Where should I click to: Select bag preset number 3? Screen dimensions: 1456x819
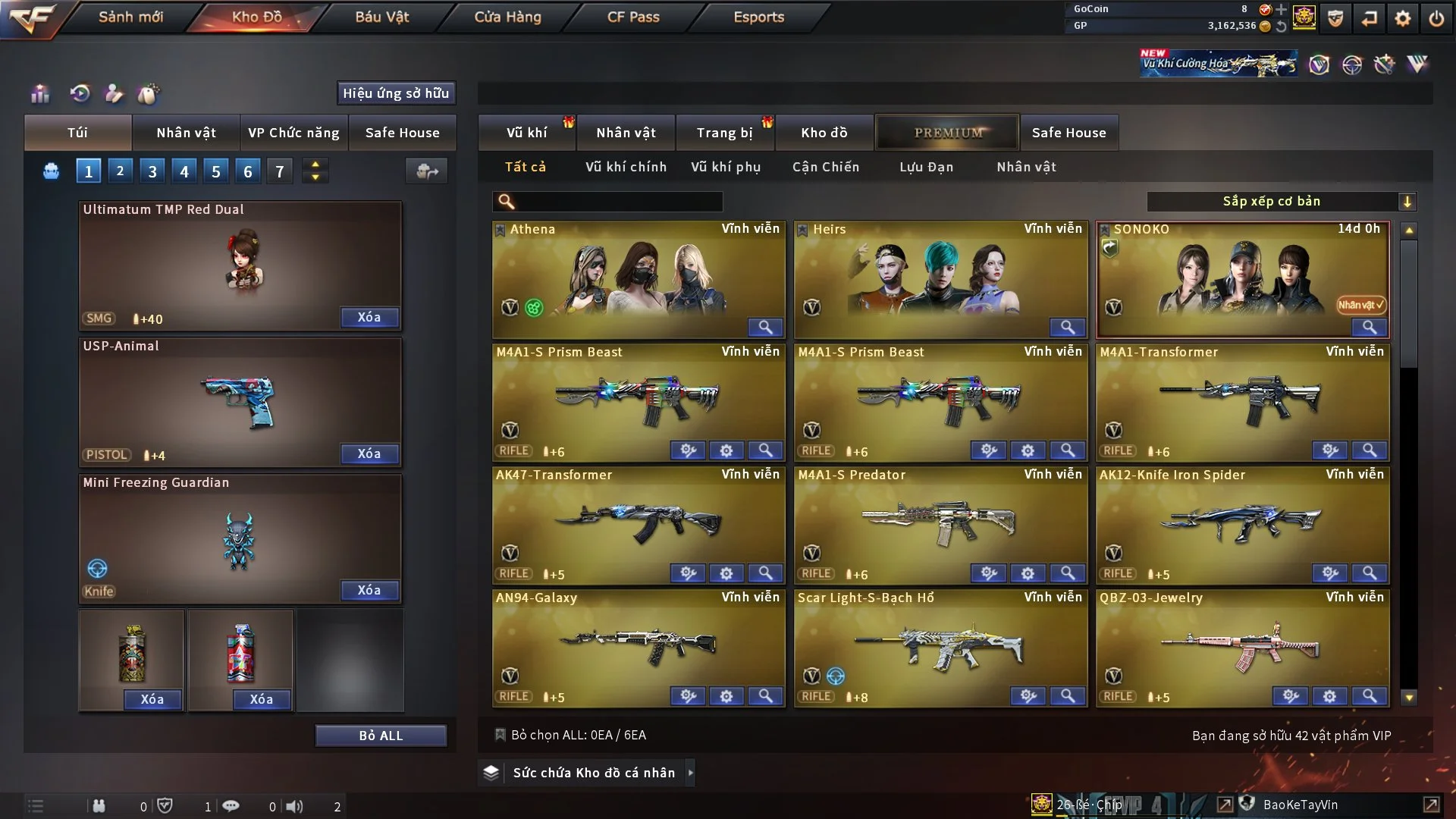152,171
